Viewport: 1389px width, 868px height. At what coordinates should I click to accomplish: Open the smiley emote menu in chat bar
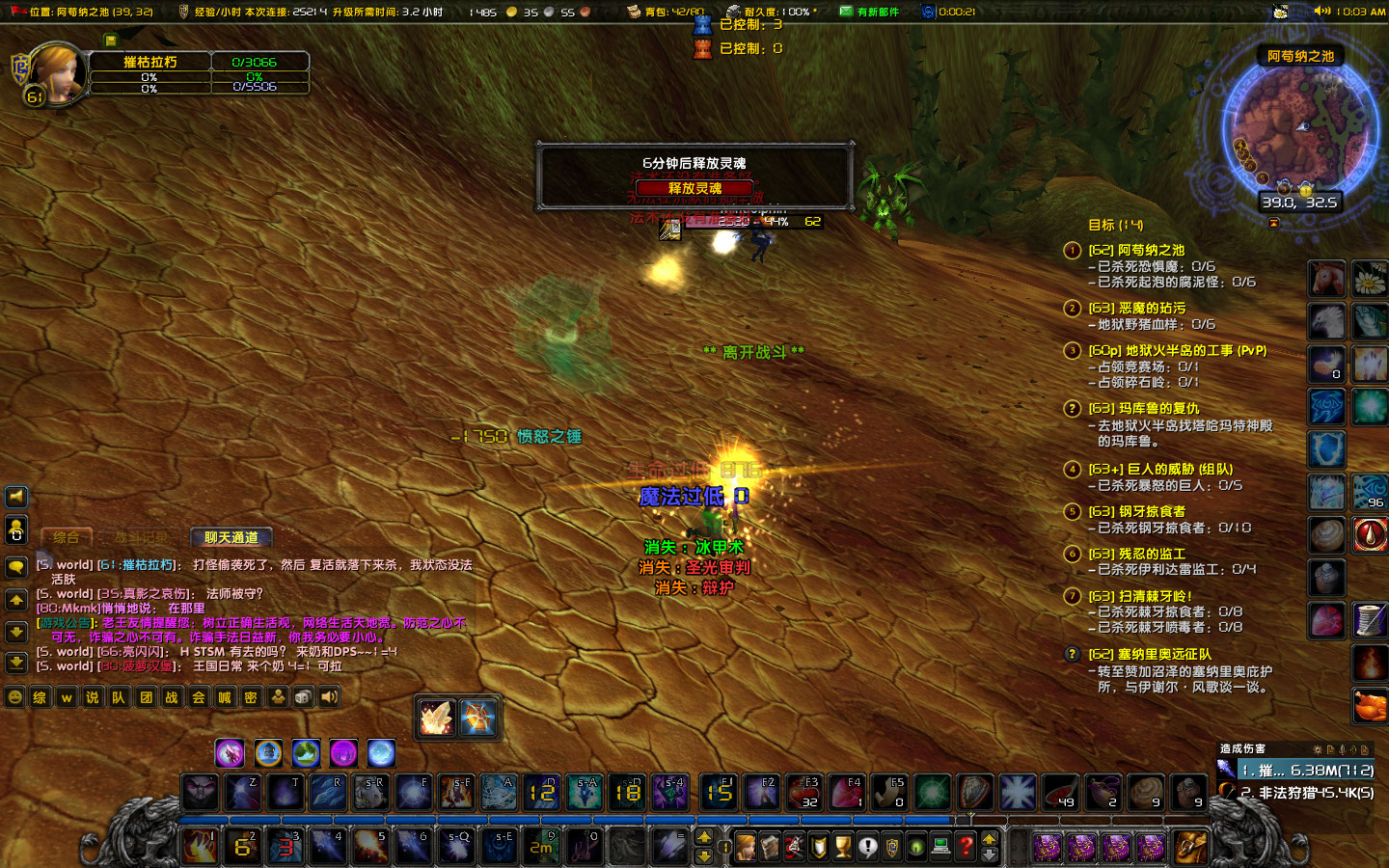pyautogui.click(x=14, y=696)
